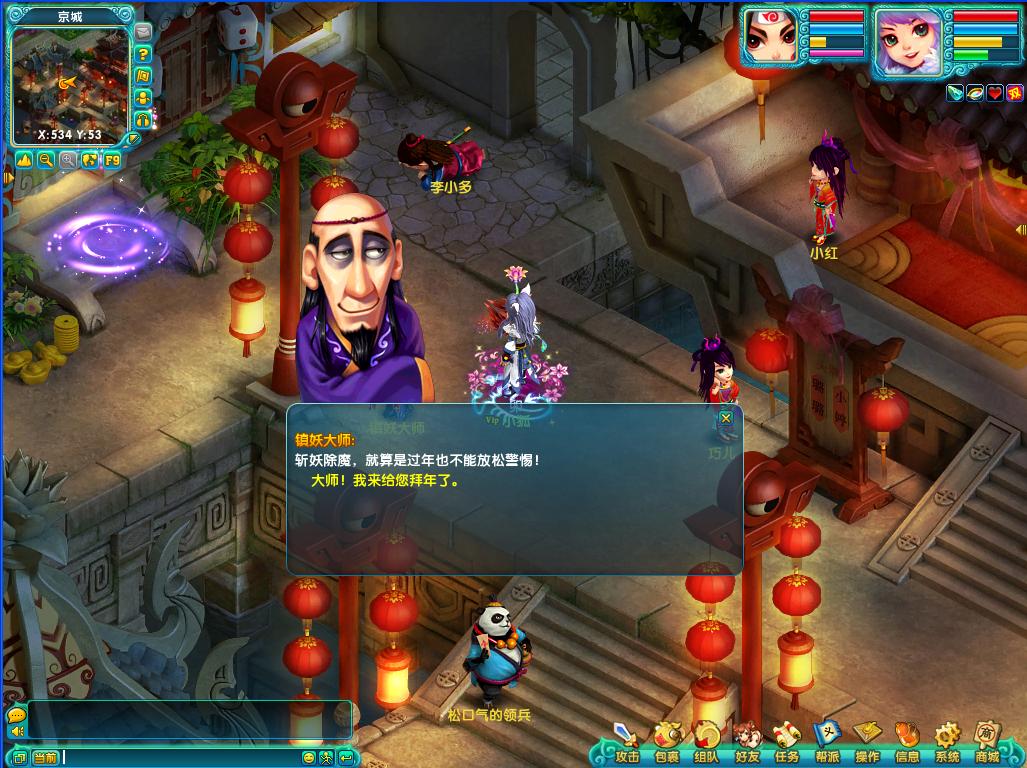Toggle the headphones audio icon

(x=143, y=118)
